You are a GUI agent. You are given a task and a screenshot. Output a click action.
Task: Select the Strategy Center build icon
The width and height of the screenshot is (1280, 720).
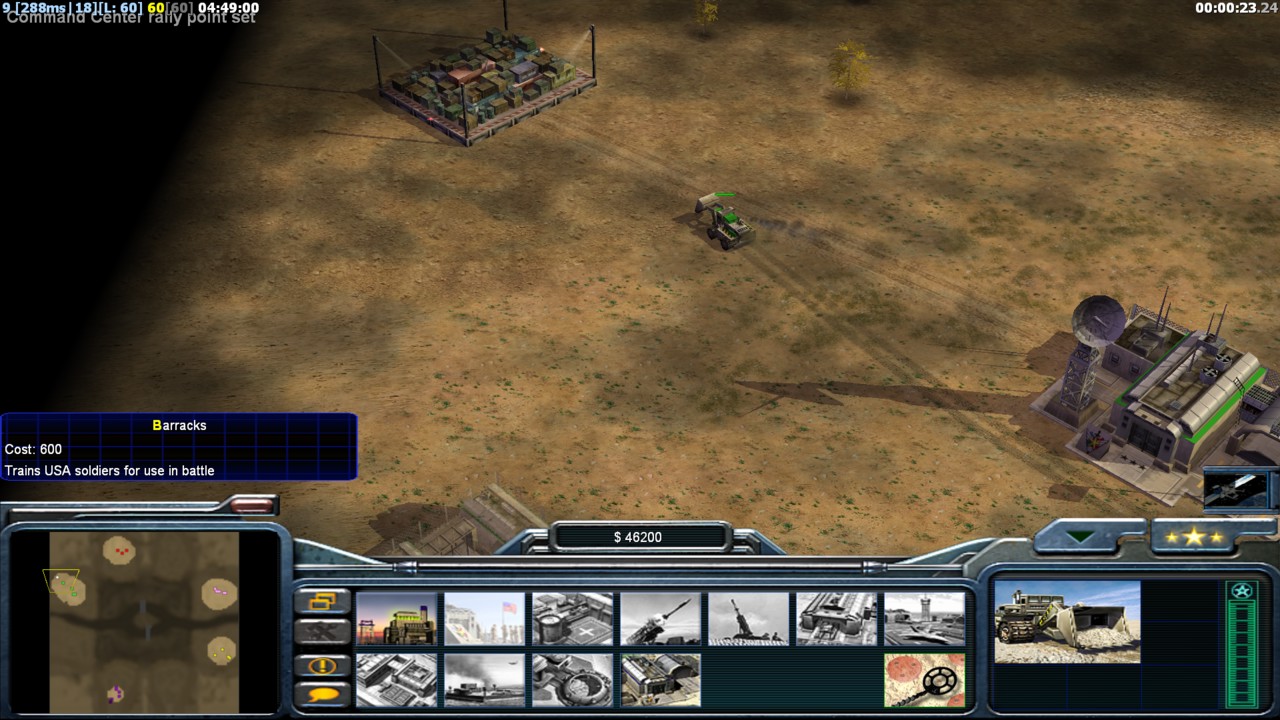pos(397,680)
